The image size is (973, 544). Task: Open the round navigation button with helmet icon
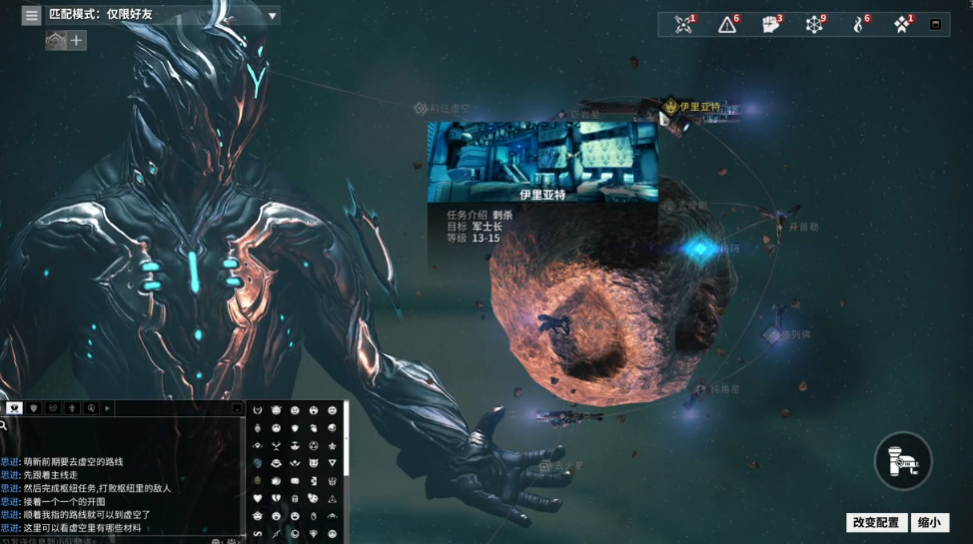coord(903,460)
